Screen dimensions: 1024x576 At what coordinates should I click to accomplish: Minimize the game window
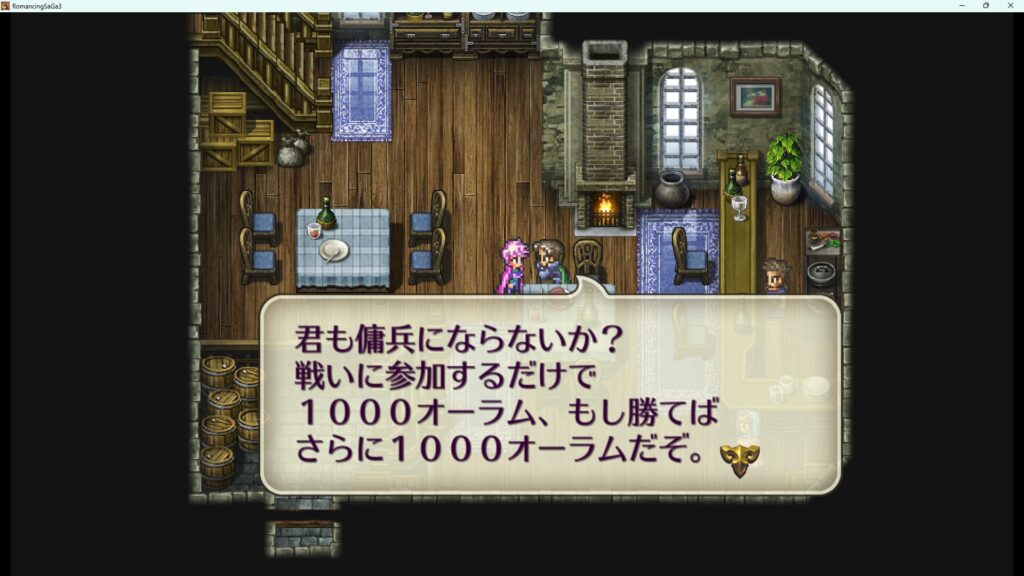(x=961, y=5)
